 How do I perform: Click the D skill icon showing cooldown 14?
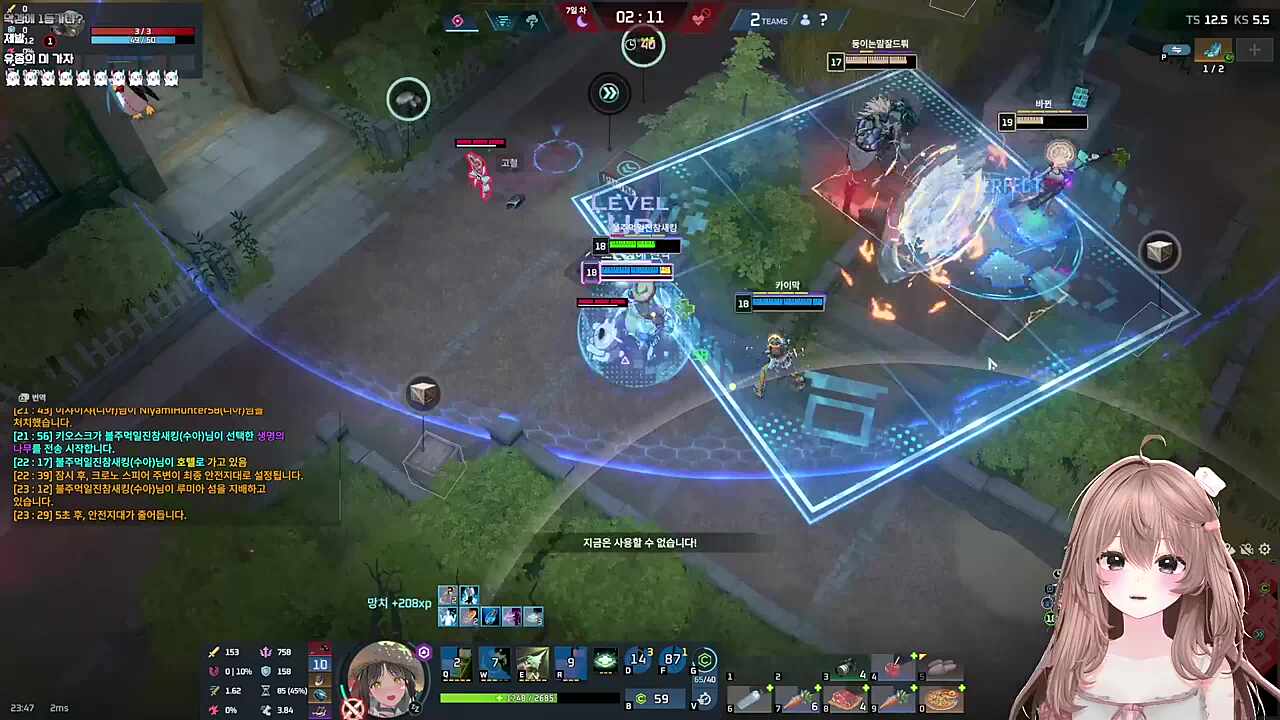pyautogui.click(x=638, y=662)
